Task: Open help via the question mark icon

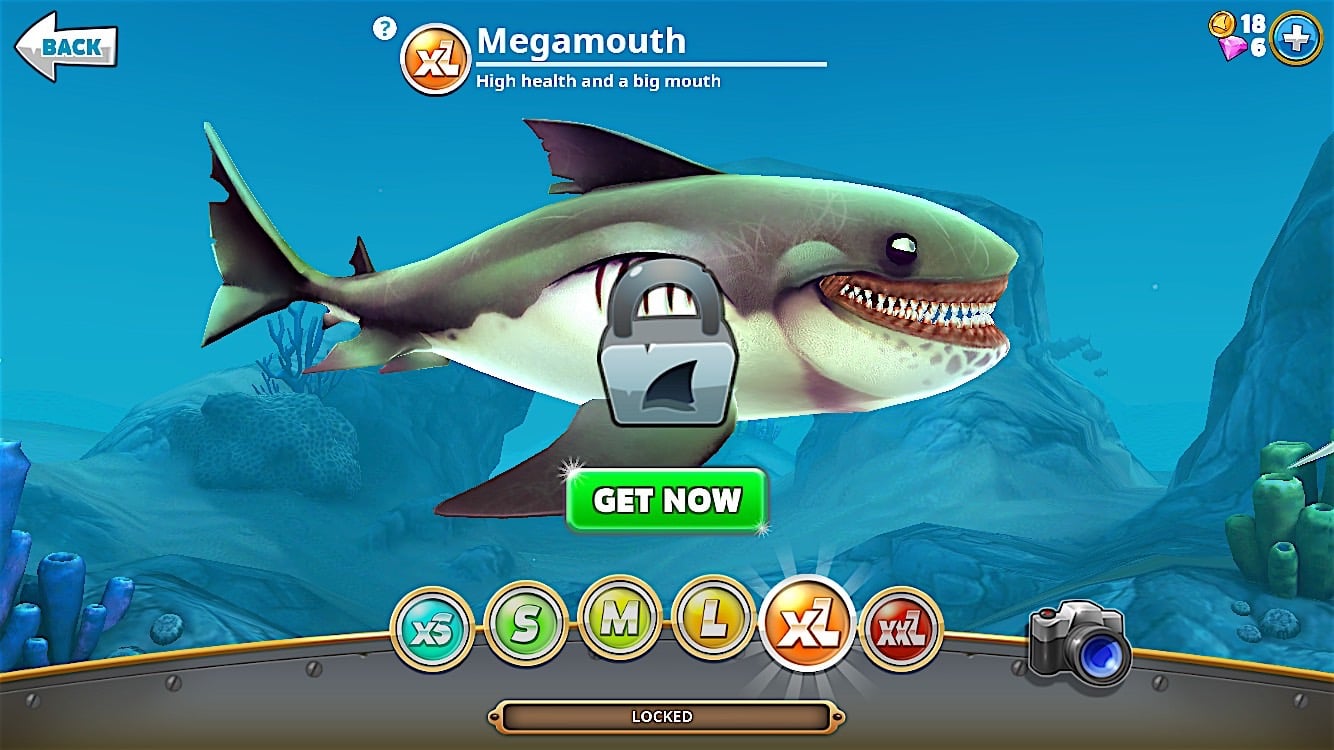Action: point(383,28)
